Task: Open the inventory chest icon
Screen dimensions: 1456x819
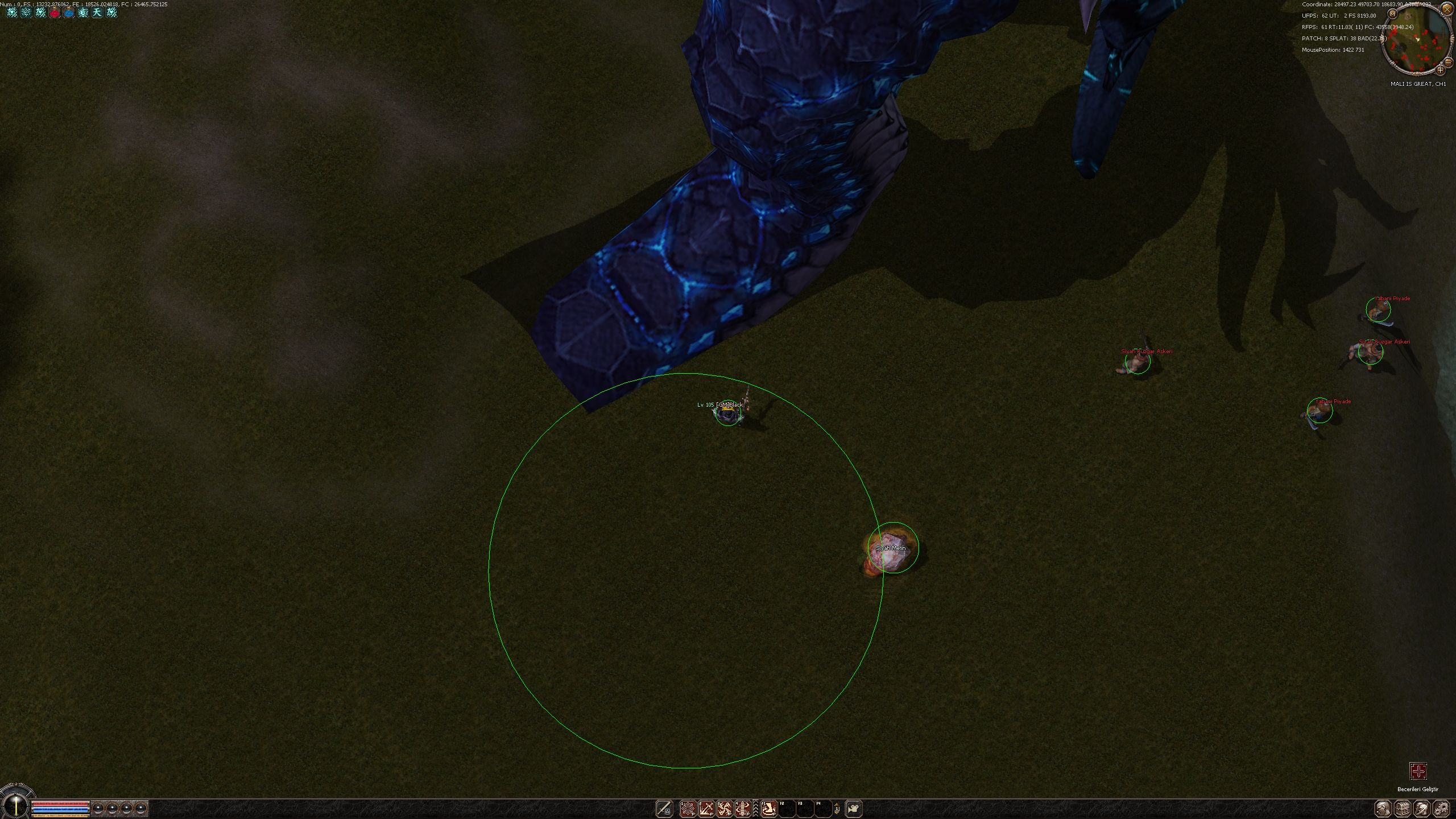Action: click(1403, 808)
